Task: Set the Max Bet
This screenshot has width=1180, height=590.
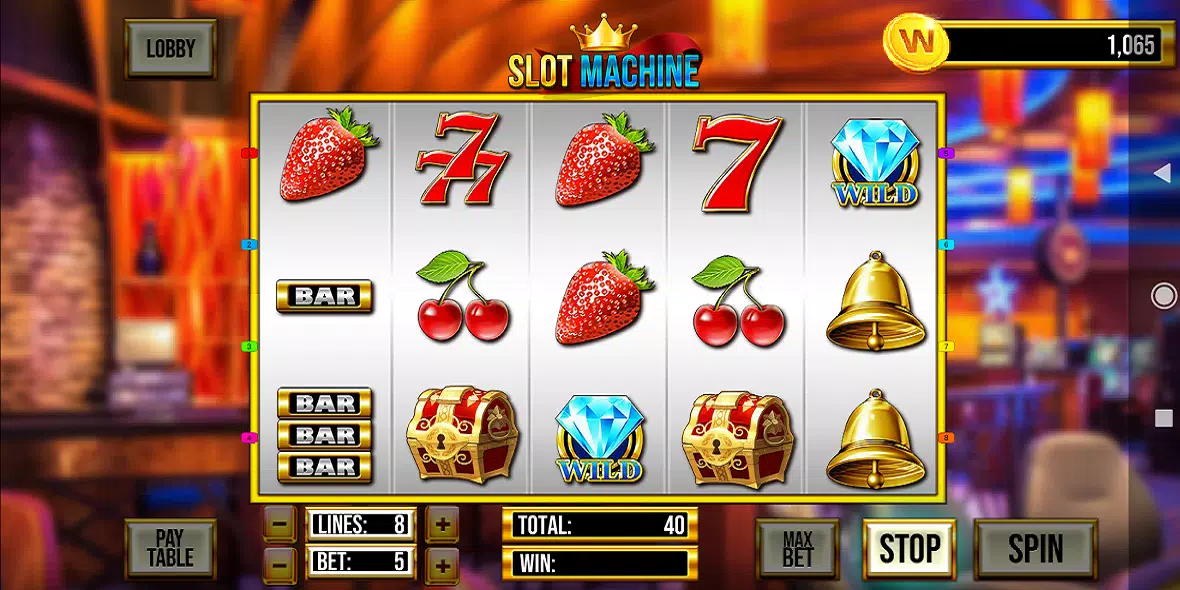Action: [x=797, y=548]
